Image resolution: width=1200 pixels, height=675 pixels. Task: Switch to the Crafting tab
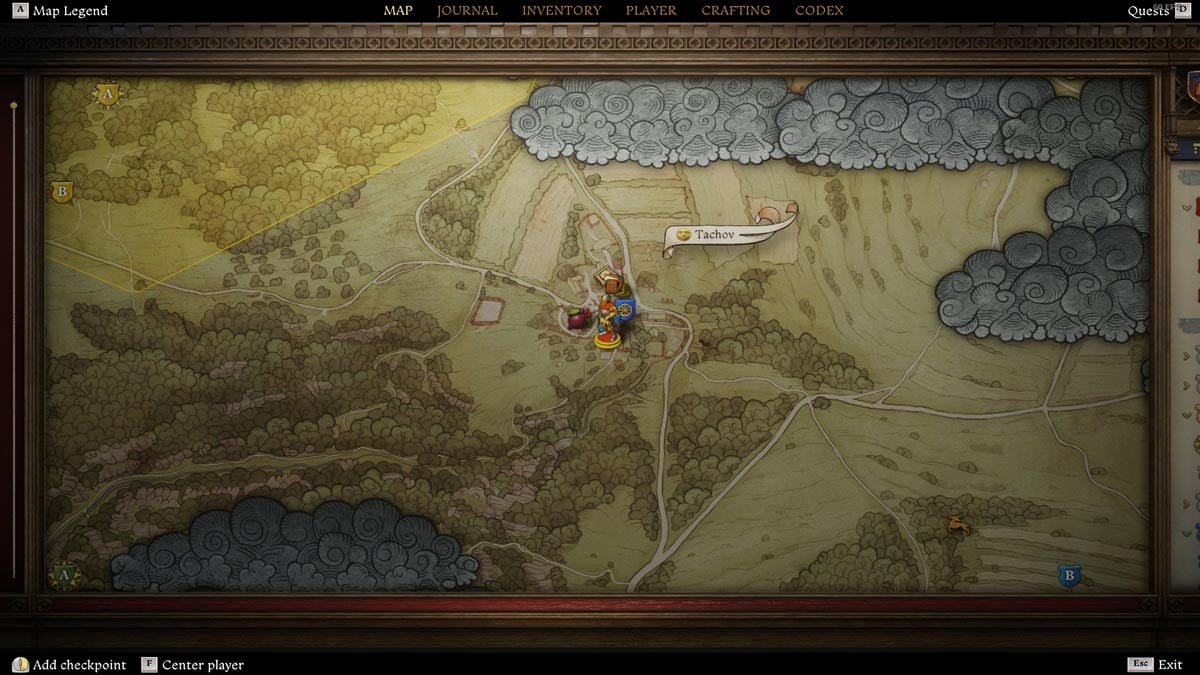[x=735, y=11]
